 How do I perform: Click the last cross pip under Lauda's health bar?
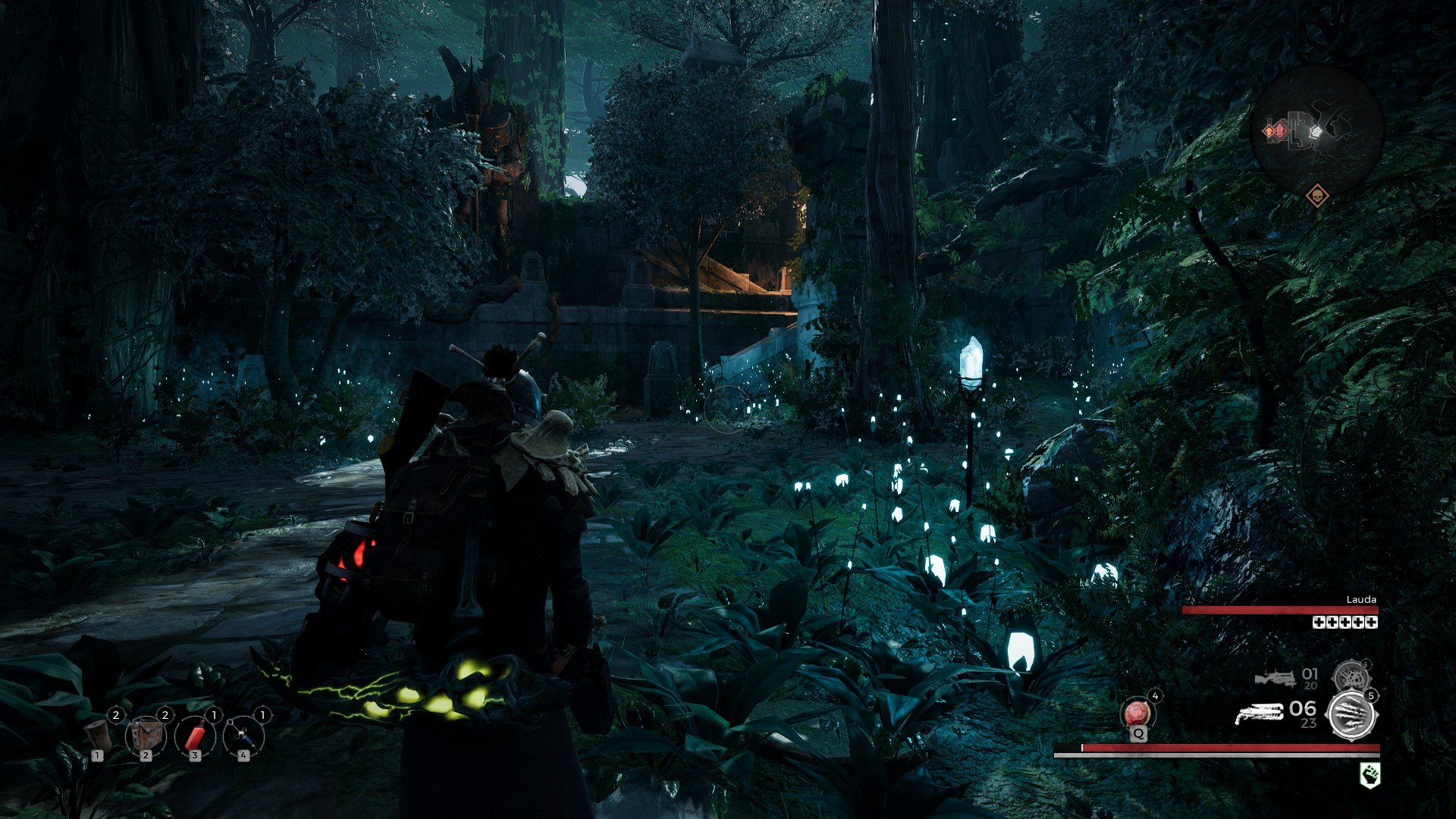click(1371, 623)
